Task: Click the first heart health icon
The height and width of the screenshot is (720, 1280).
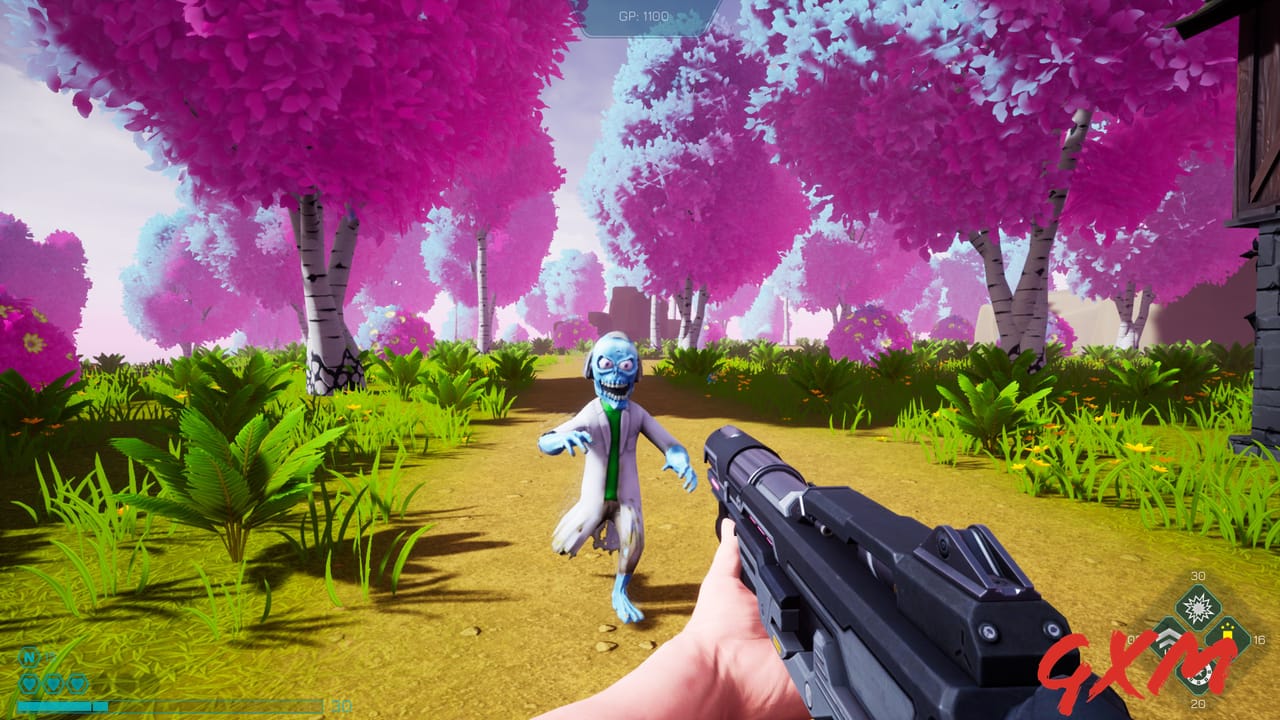Action: 28,682
